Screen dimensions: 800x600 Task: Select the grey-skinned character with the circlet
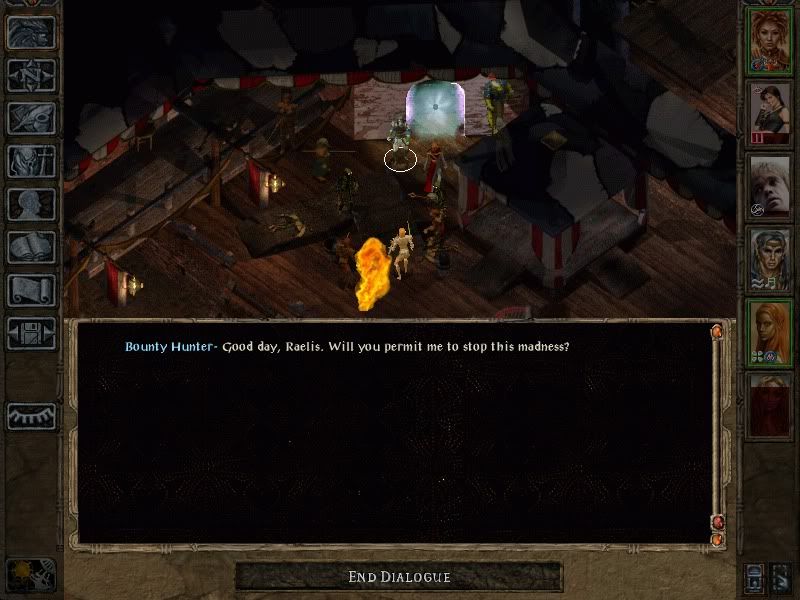click(770, 260)
